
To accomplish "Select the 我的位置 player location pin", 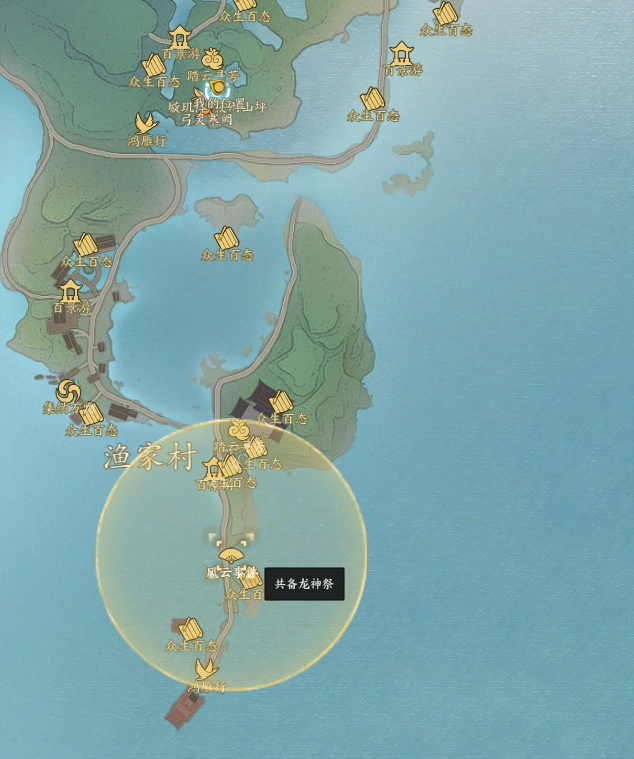I will pyautogui.click(x=218, y=89).
